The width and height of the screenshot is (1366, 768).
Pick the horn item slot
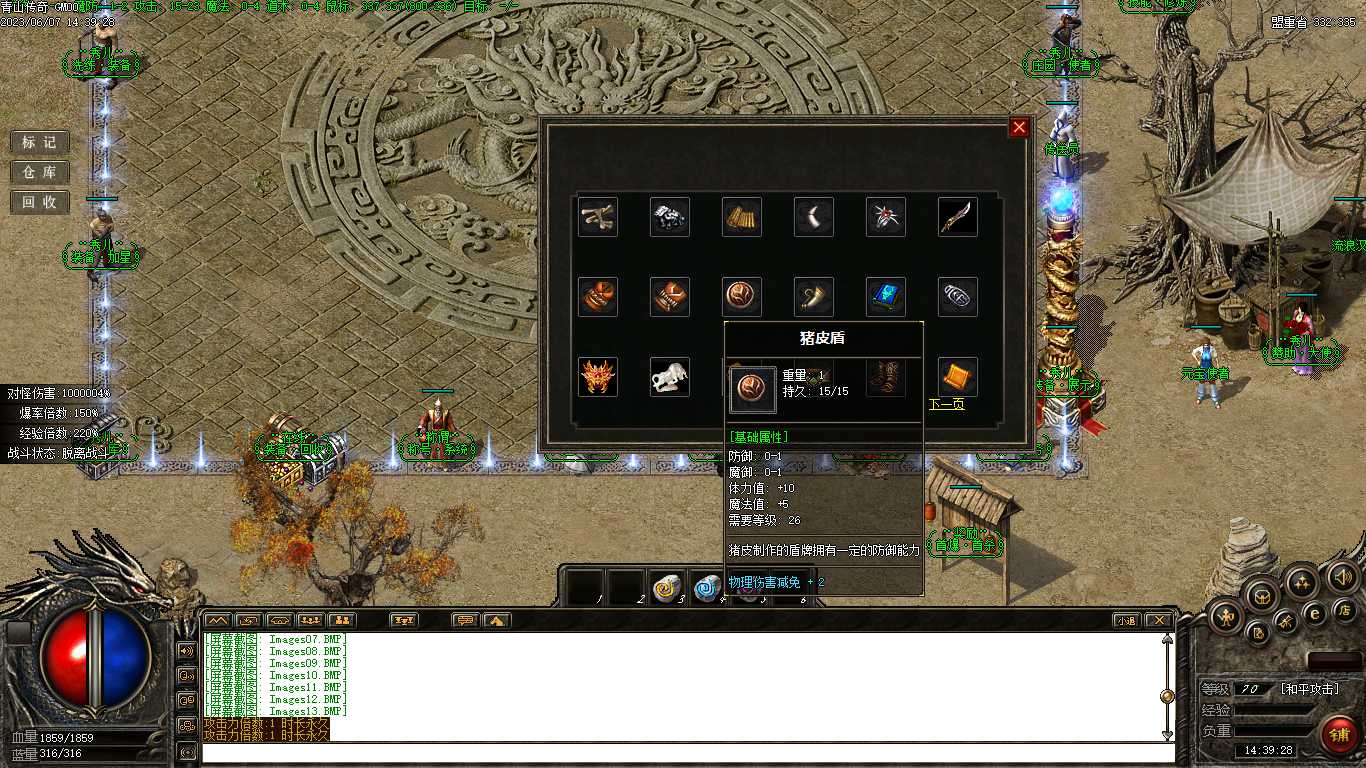click(x=814, y=297)
